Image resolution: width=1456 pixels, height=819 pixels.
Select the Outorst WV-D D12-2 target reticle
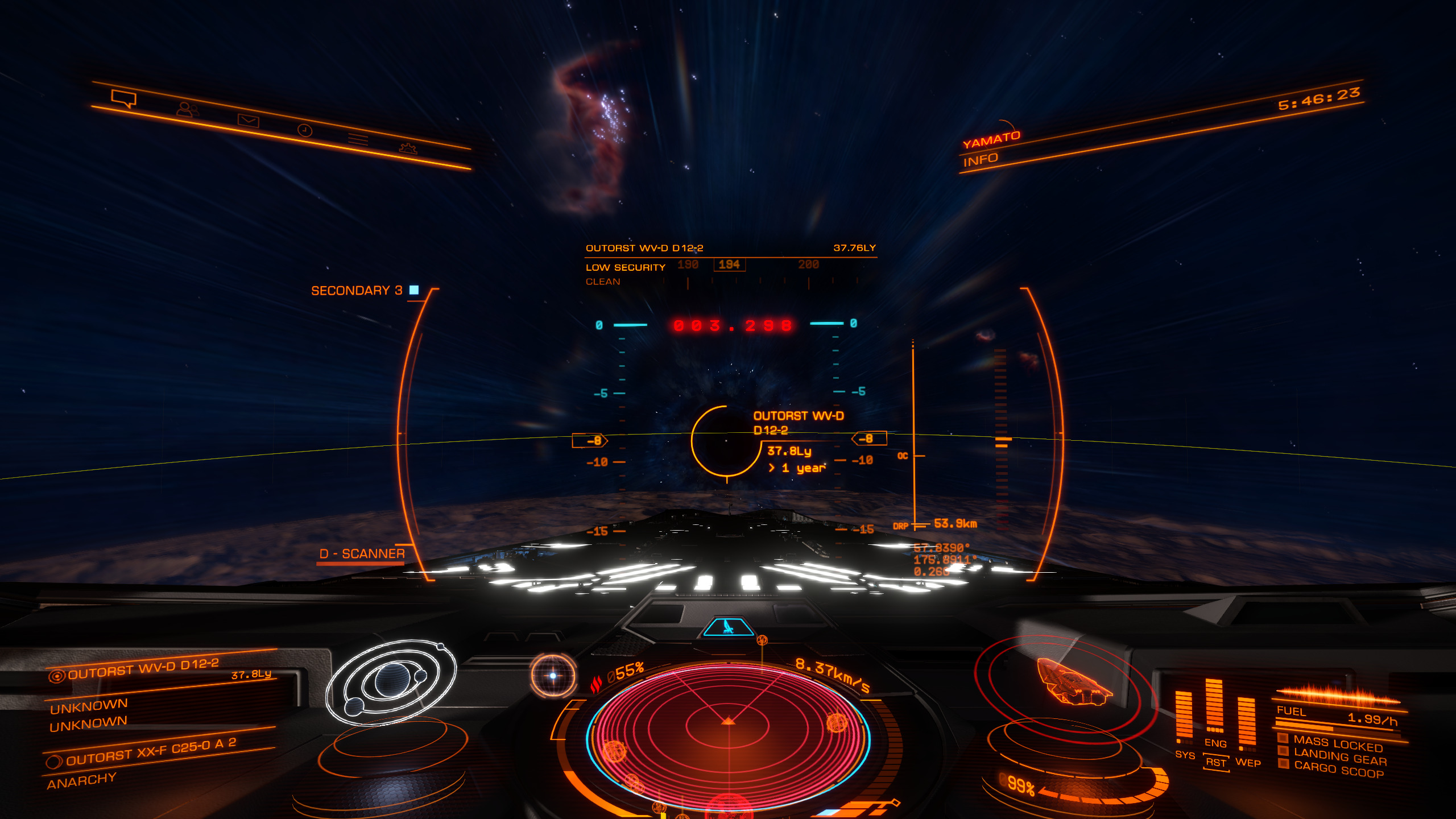726,441
